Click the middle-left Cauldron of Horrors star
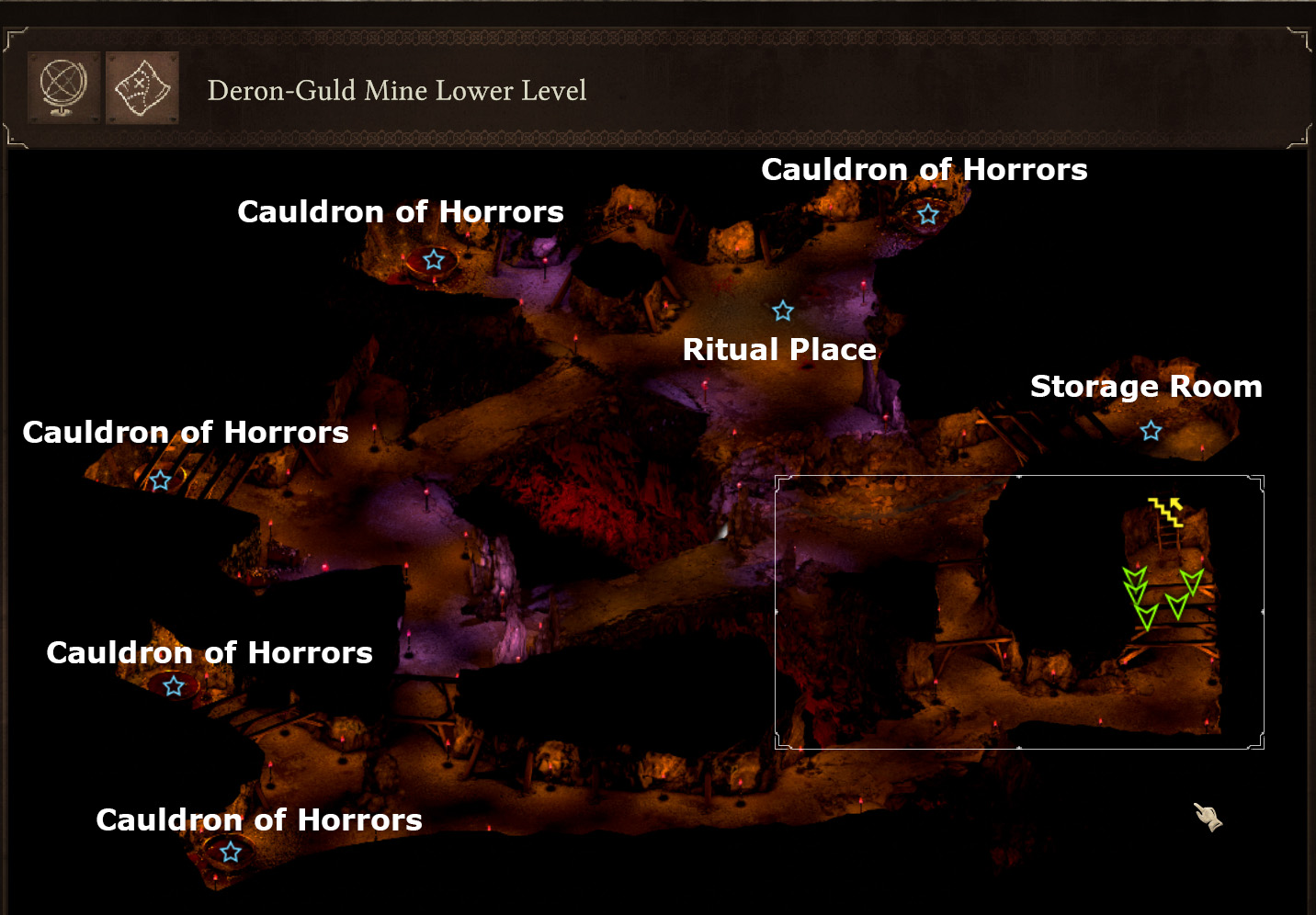Image resolution: width=1316 pixels, height=915 pixels. (x=173, y=685)
